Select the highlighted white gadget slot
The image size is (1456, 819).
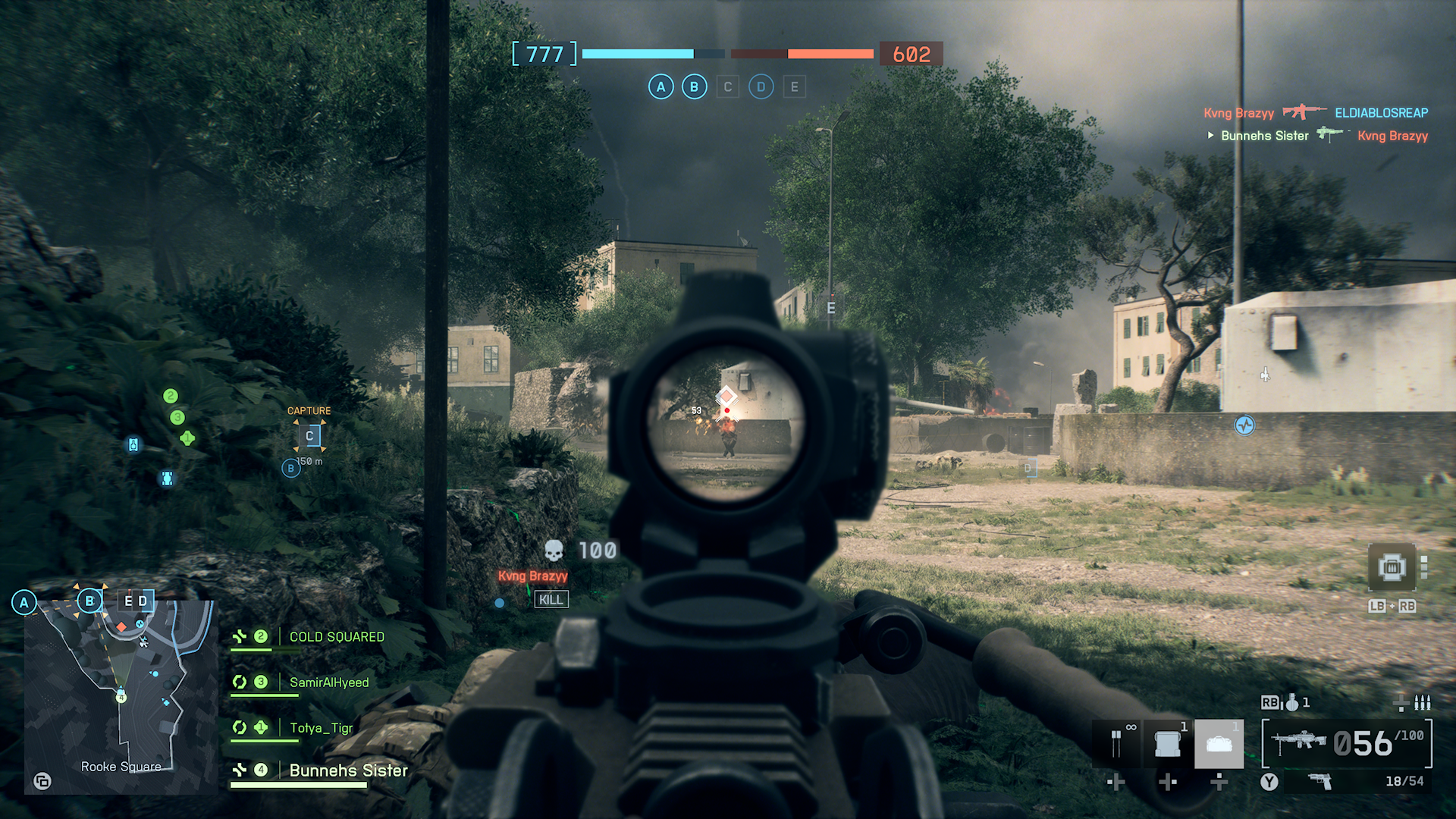(x=1219, y=744)
